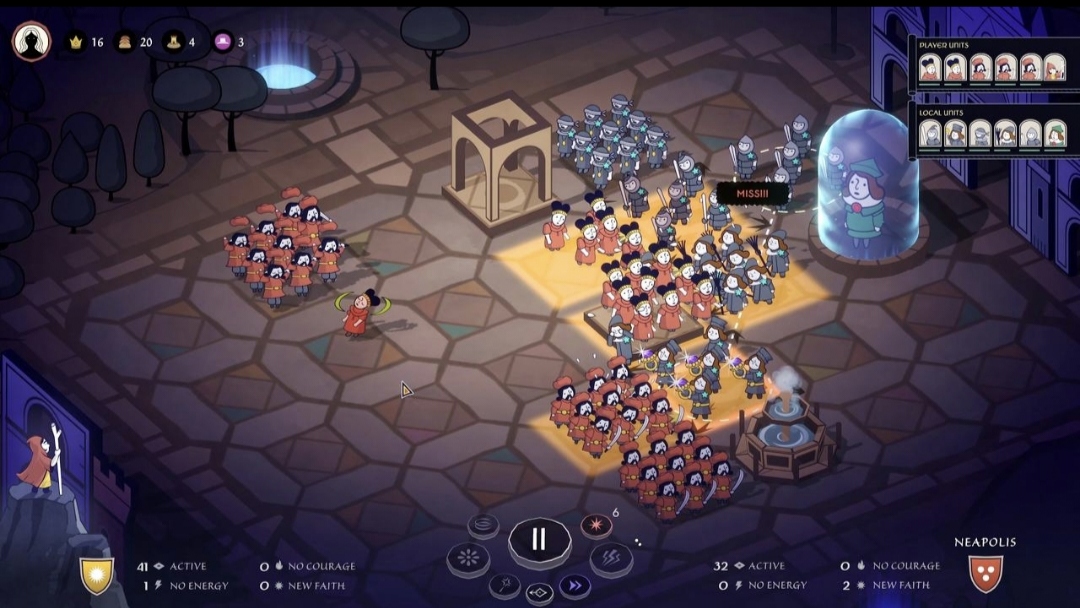Click the yellow sun shield emblem
The height and width of the screenshot is (608, 1080).
[97, 574]
